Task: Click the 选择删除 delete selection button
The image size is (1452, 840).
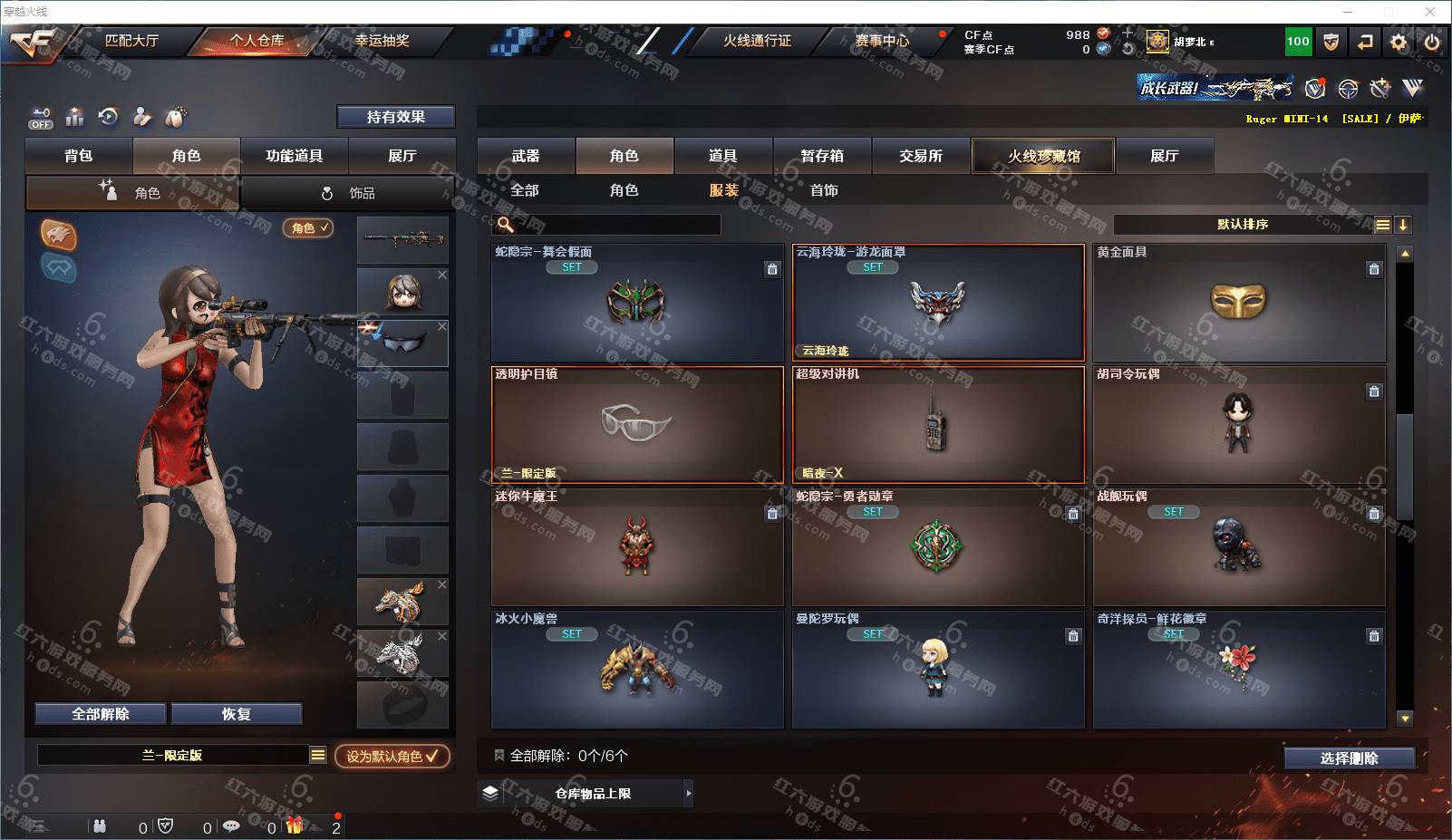Action: point(1349,758)
